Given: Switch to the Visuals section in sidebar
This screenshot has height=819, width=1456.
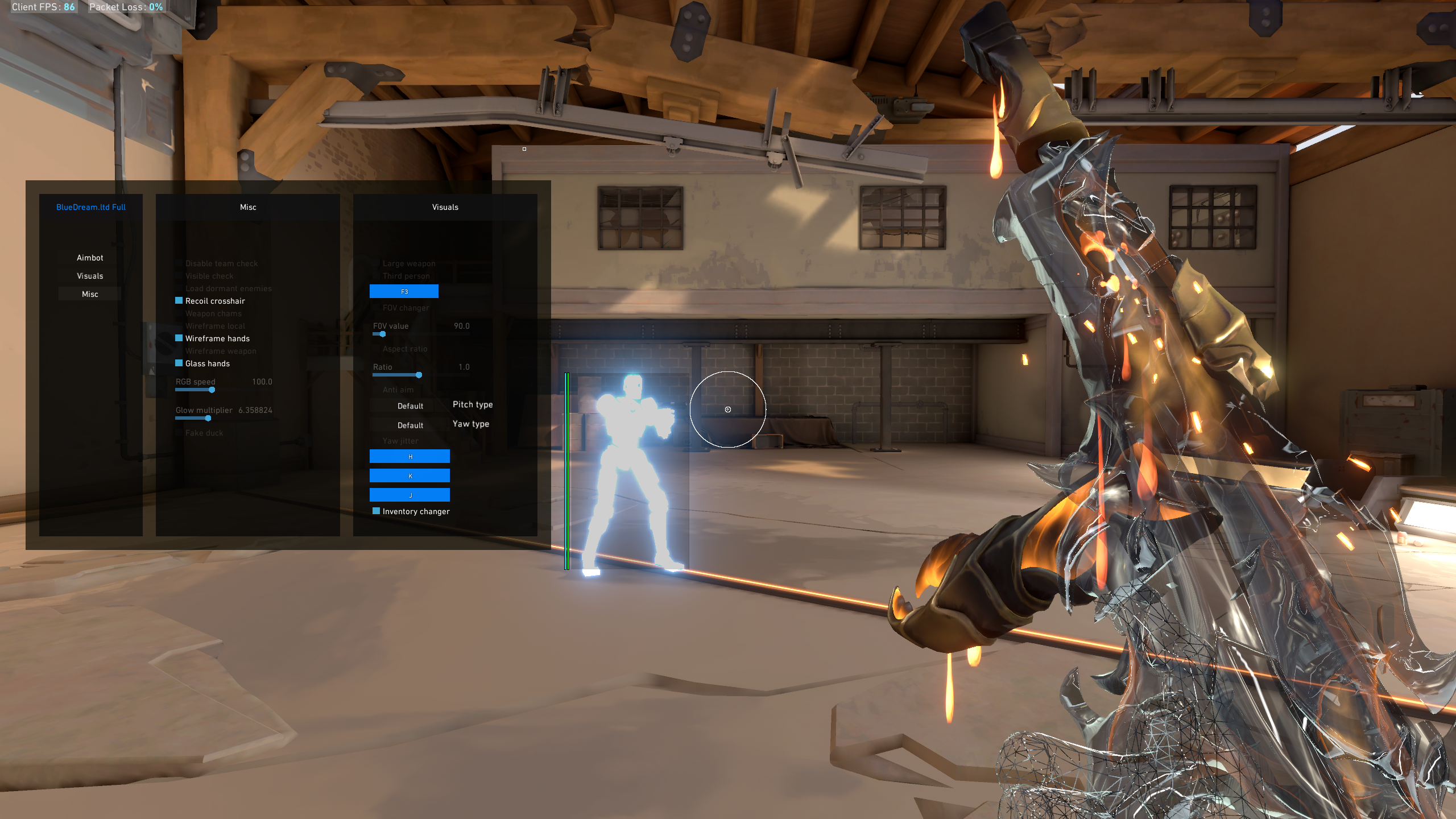Looking at the screenshot, I should tap(90, 276).
